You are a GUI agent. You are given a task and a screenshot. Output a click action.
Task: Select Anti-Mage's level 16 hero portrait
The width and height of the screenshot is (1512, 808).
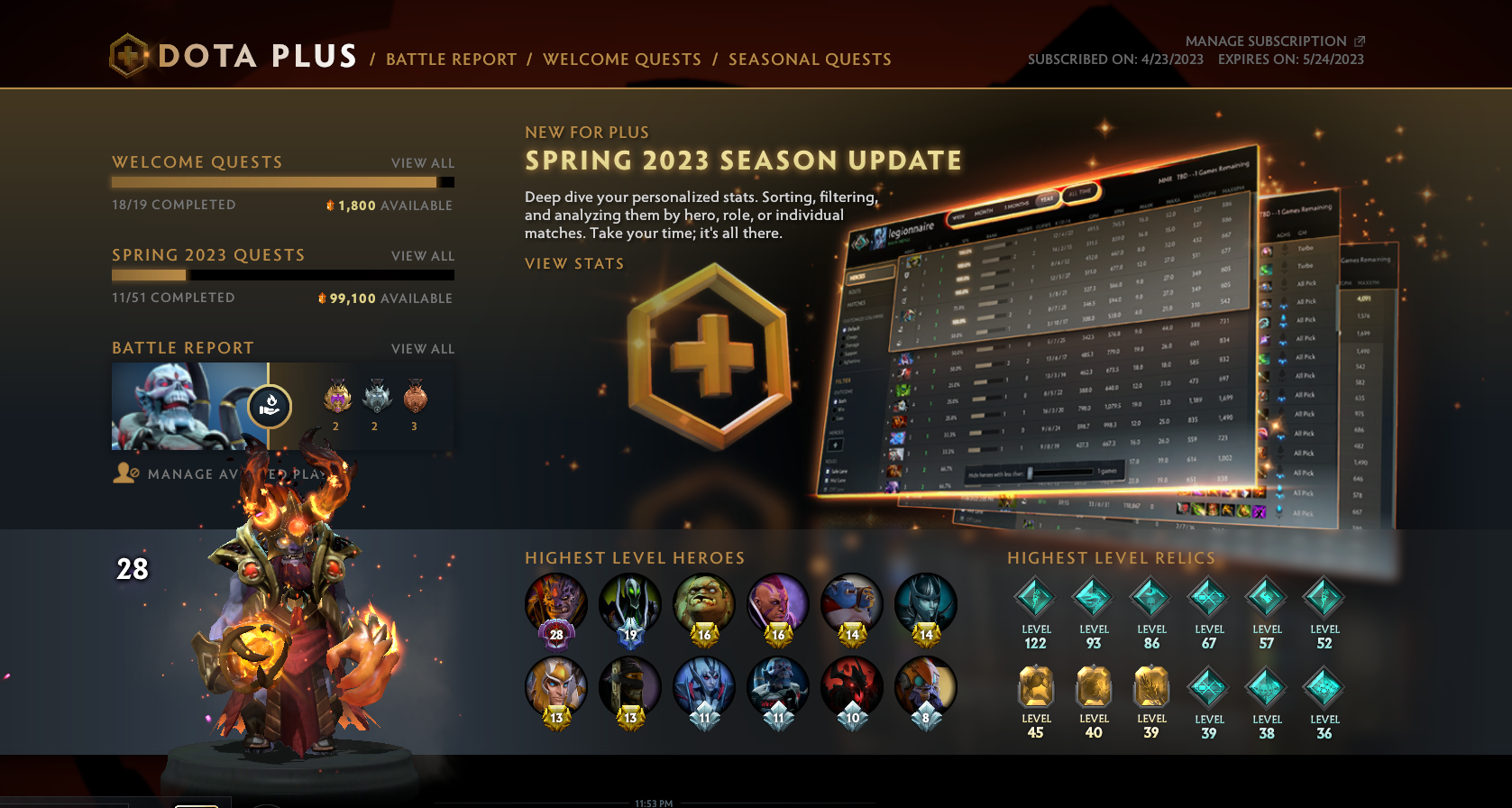pyautogui.click(x=776, y=605)
